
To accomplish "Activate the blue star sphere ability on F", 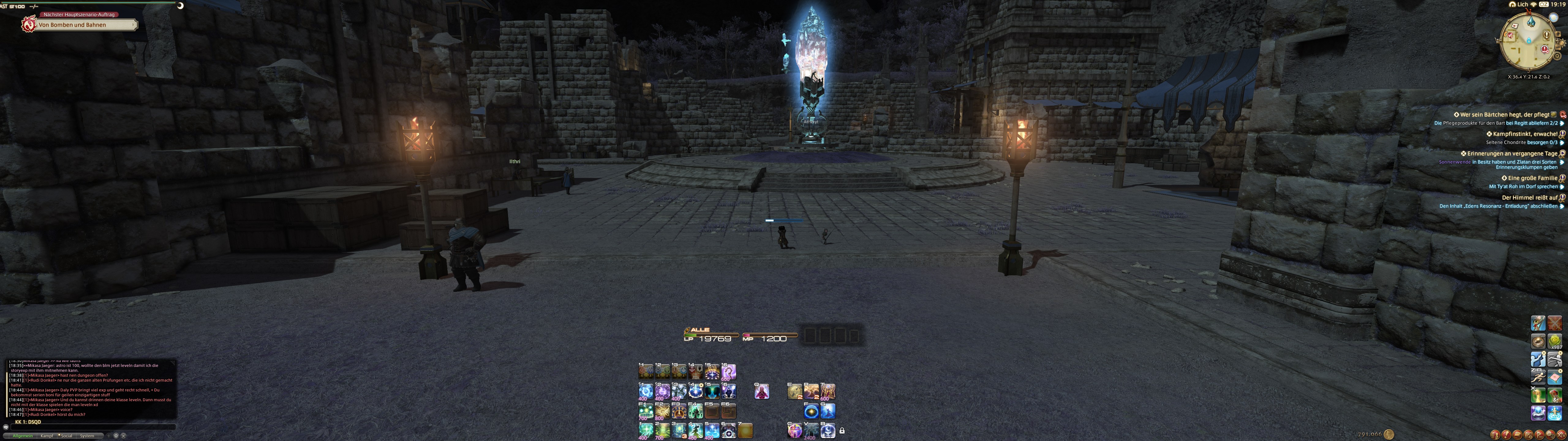I will (811, 411).
